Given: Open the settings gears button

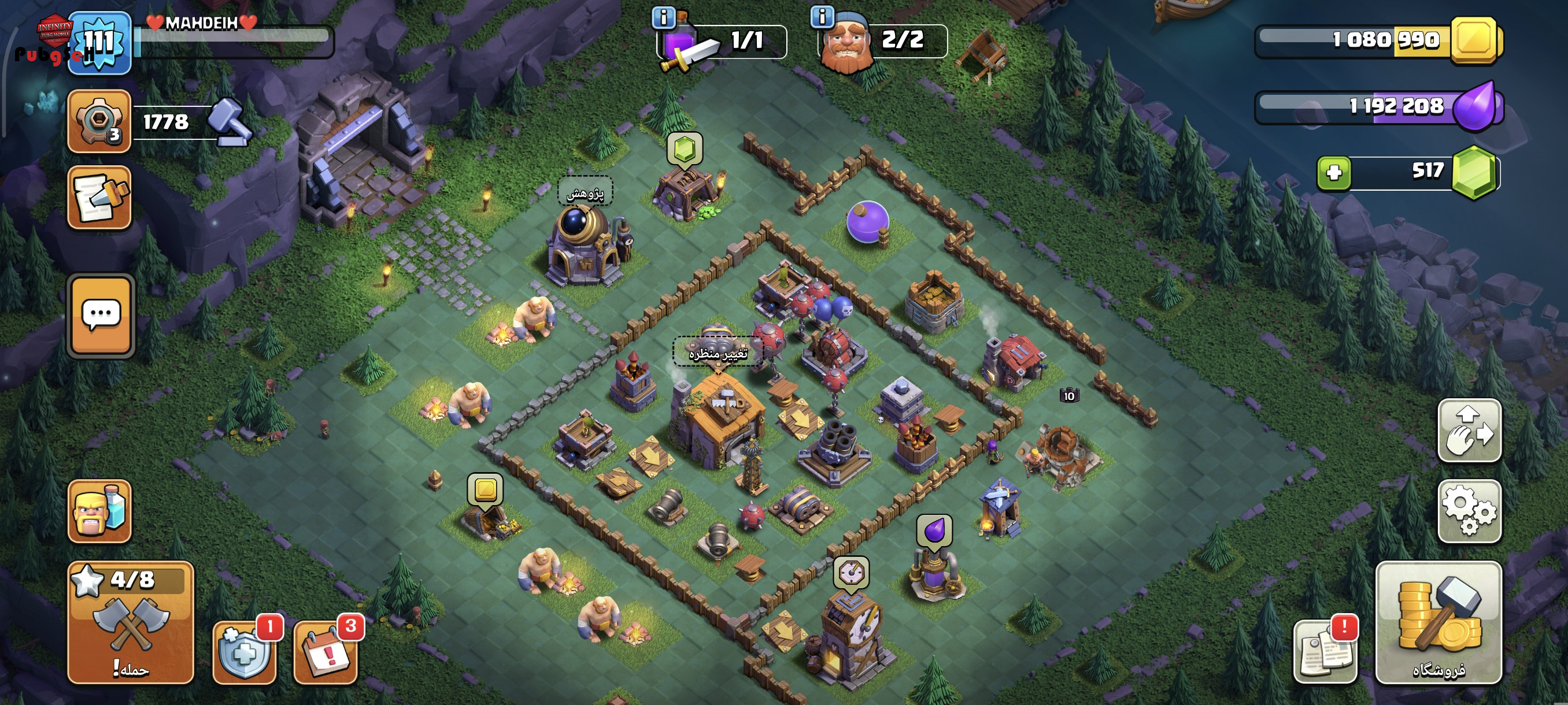Looking at the screenshot, I should [1469, 510].
